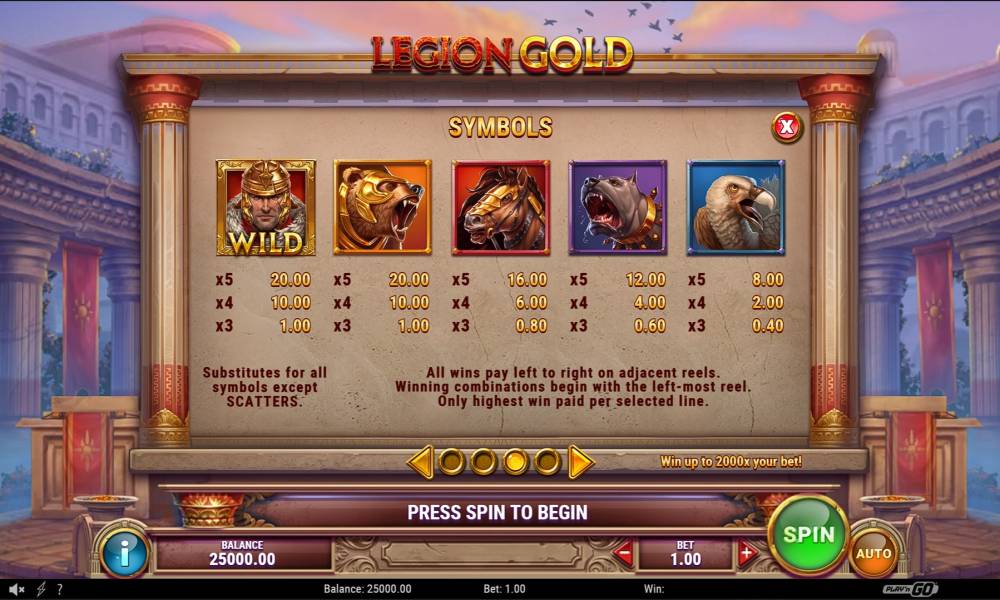This screenshot has height=600, width=1000.
Task: Decrease the bet with the minus button
Action: (x=623, y=553)
